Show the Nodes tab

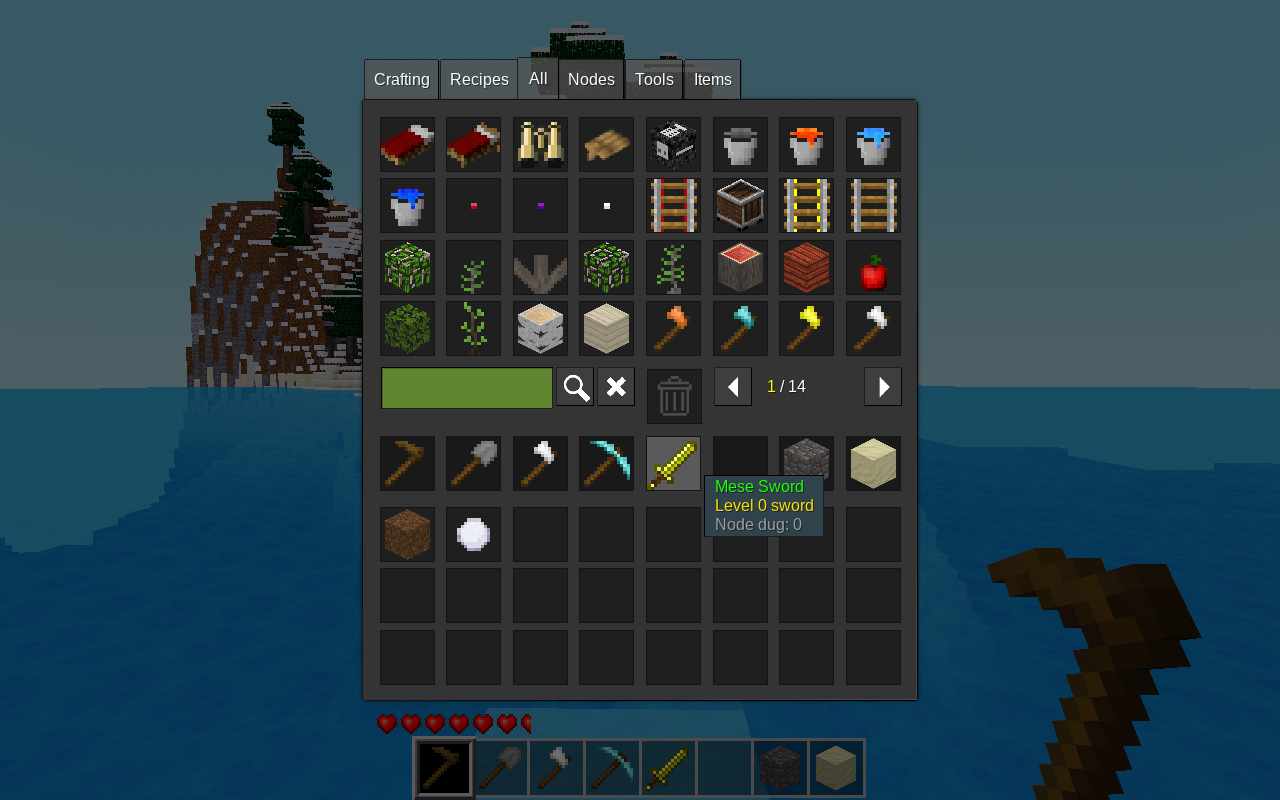click(591, 80)
